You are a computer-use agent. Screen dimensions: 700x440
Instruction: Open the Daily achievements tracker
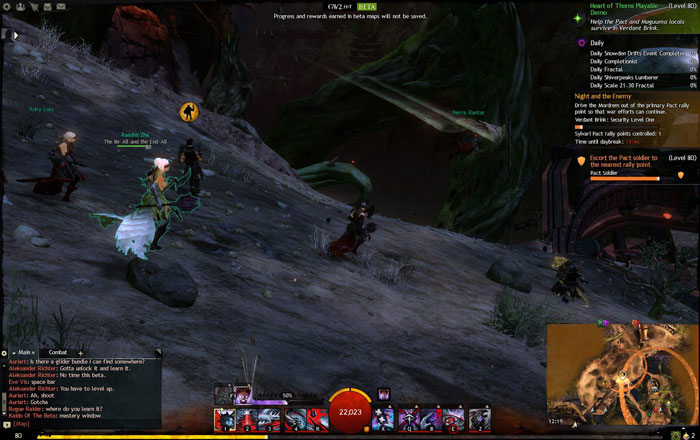[x=597, y=43]
